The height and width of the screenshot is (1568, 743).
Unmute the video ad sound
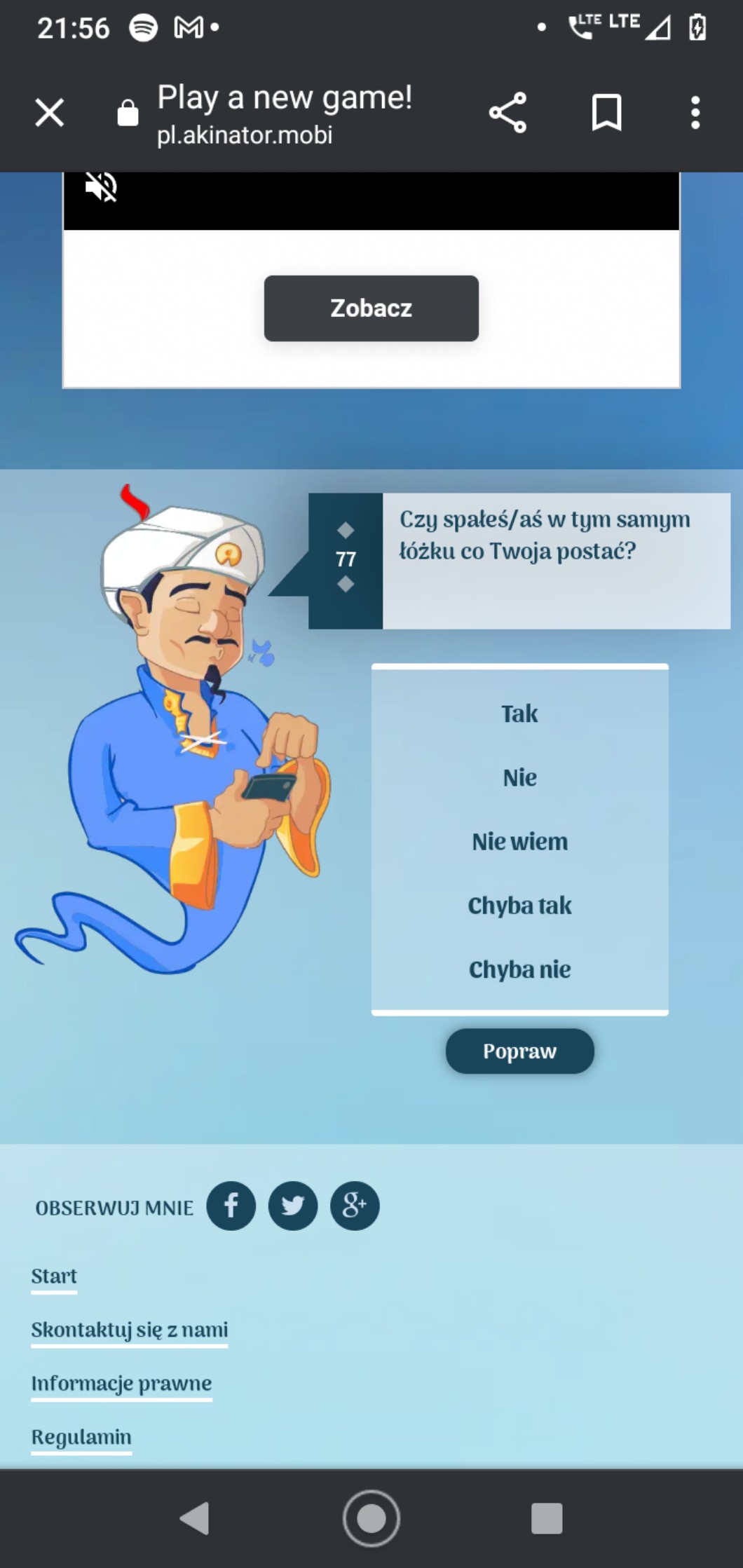pos(101,187)
